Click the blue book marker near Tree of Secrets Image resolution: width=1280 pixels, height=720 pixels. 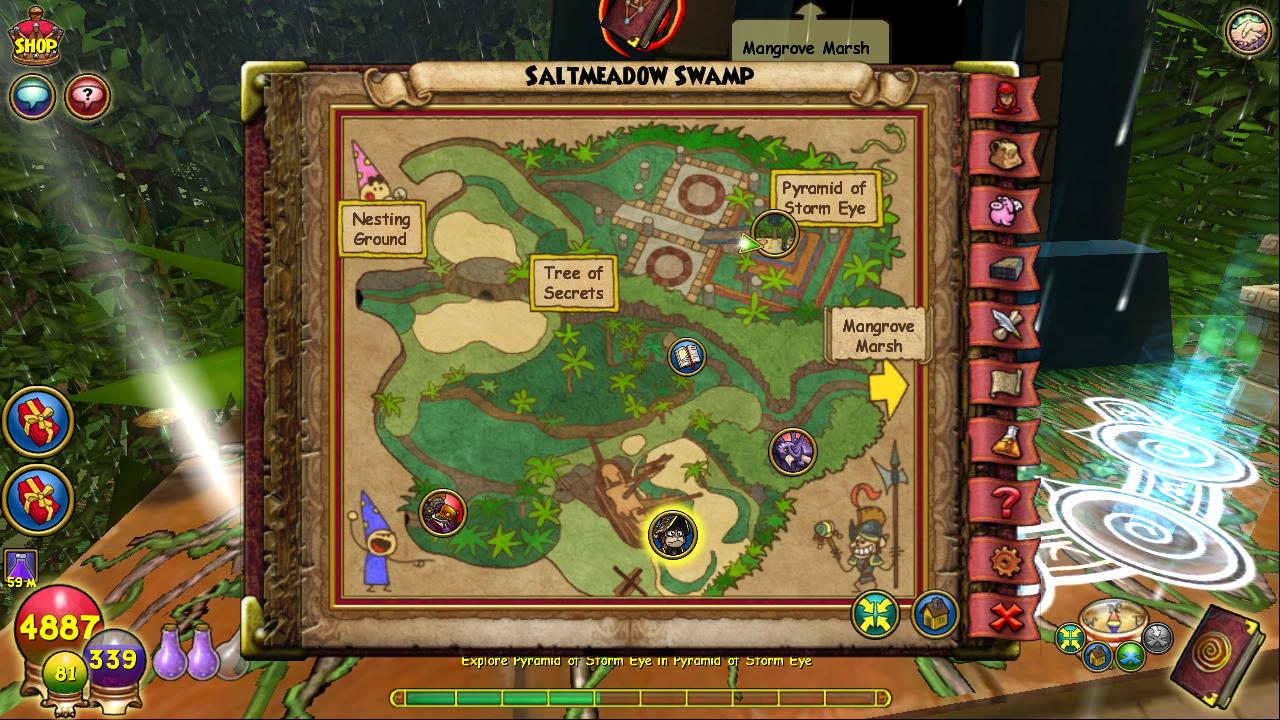(686, 356)
